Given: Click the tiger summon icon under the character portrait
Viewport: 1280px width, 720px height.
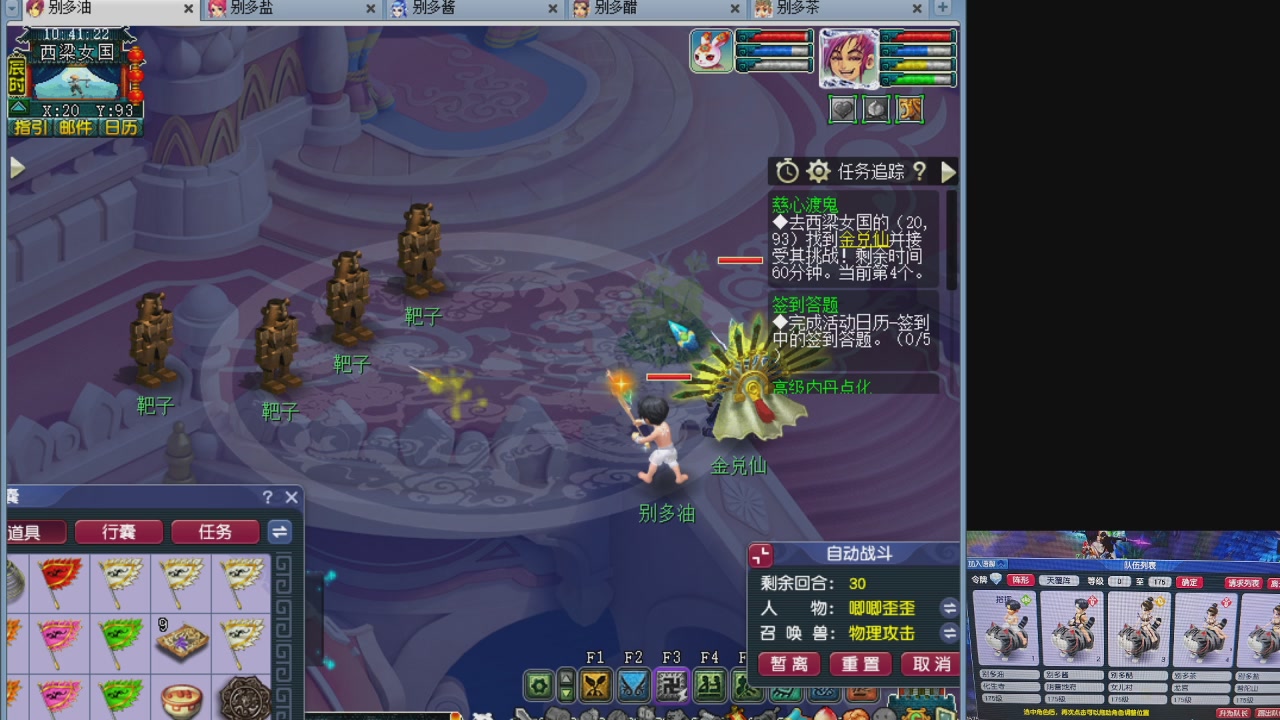Looking at the screenshot, I should (x=909, y=109).
